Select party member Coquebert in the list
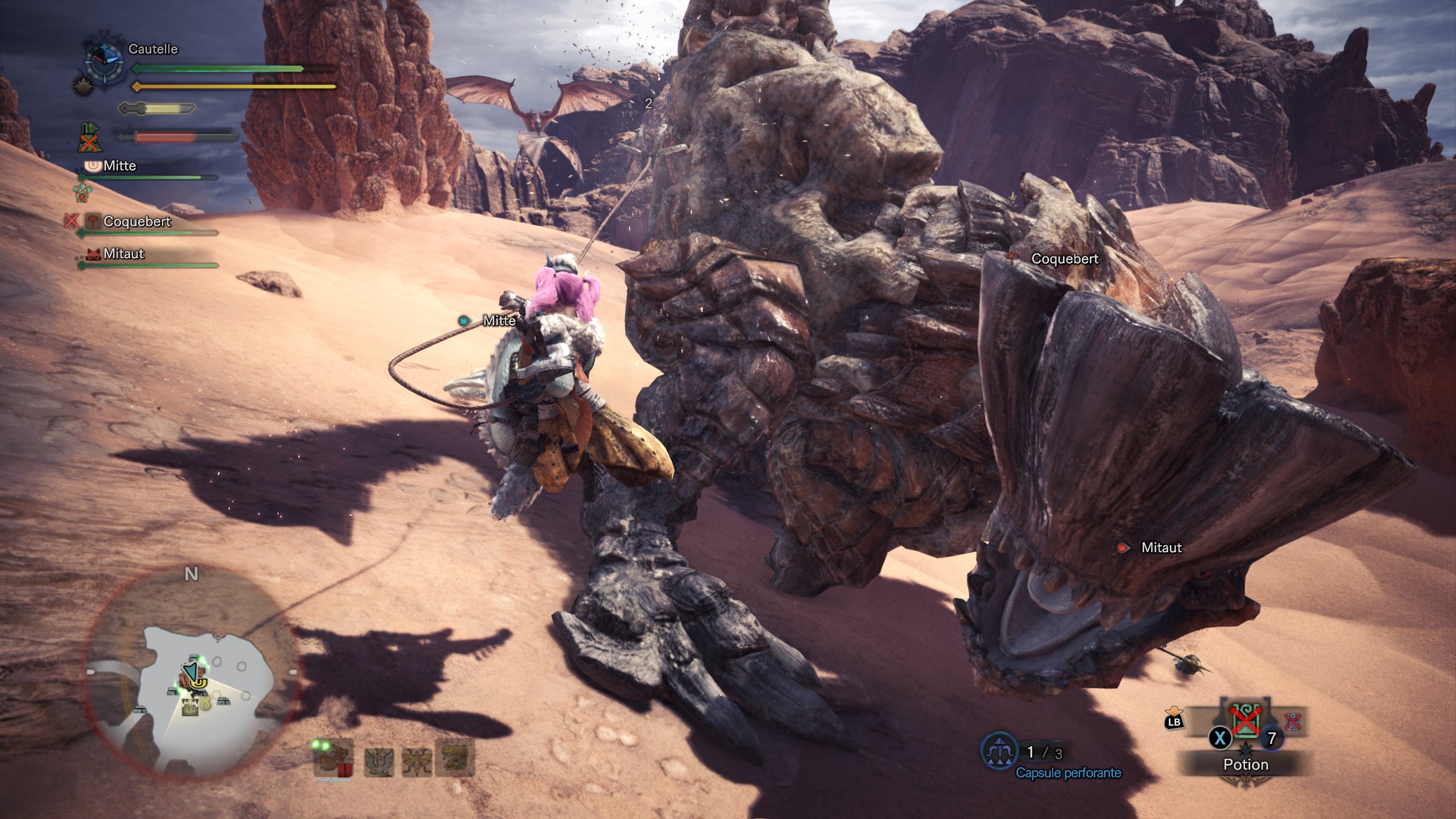 [137, 222]
